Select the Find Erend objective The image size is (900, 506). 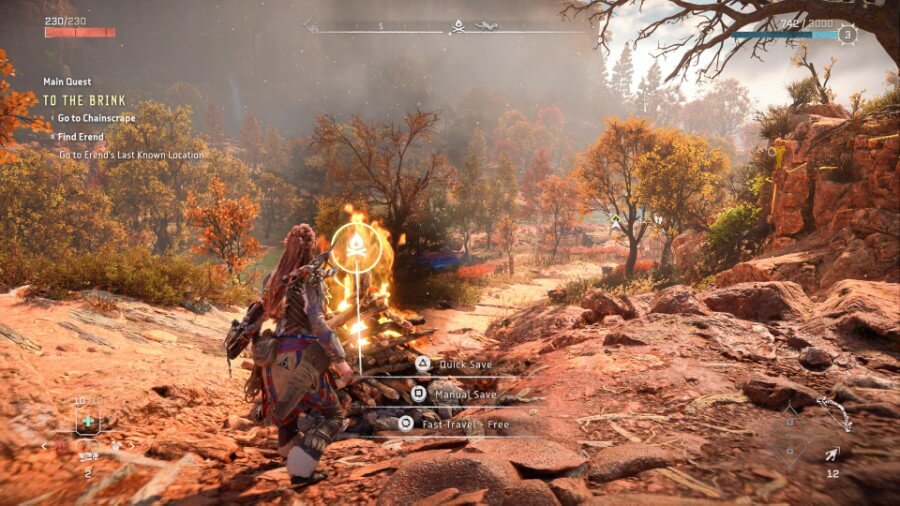coord(80,136)
